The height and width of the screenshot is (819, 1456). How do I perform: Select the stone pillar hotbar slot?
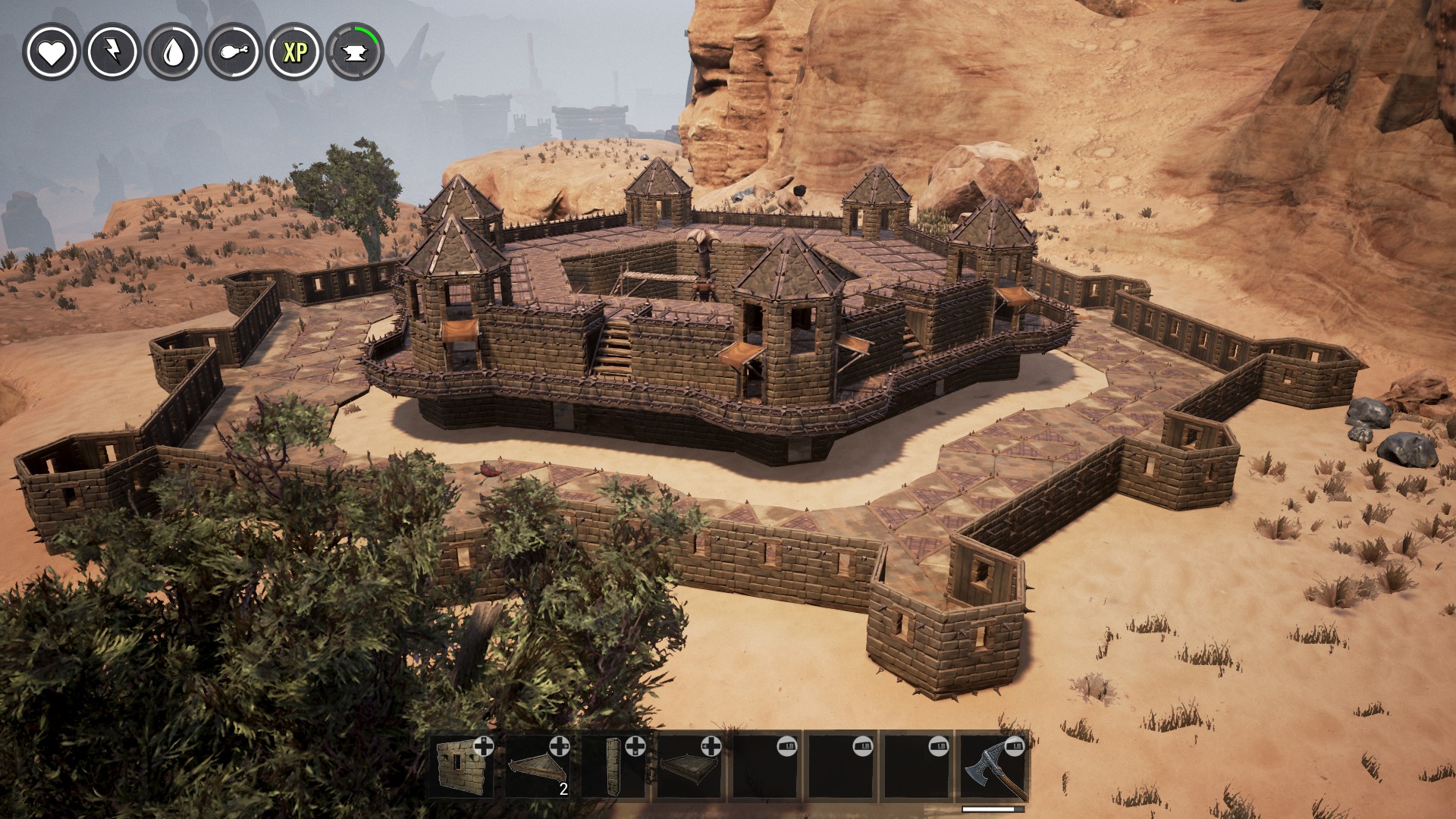[614, 766]
